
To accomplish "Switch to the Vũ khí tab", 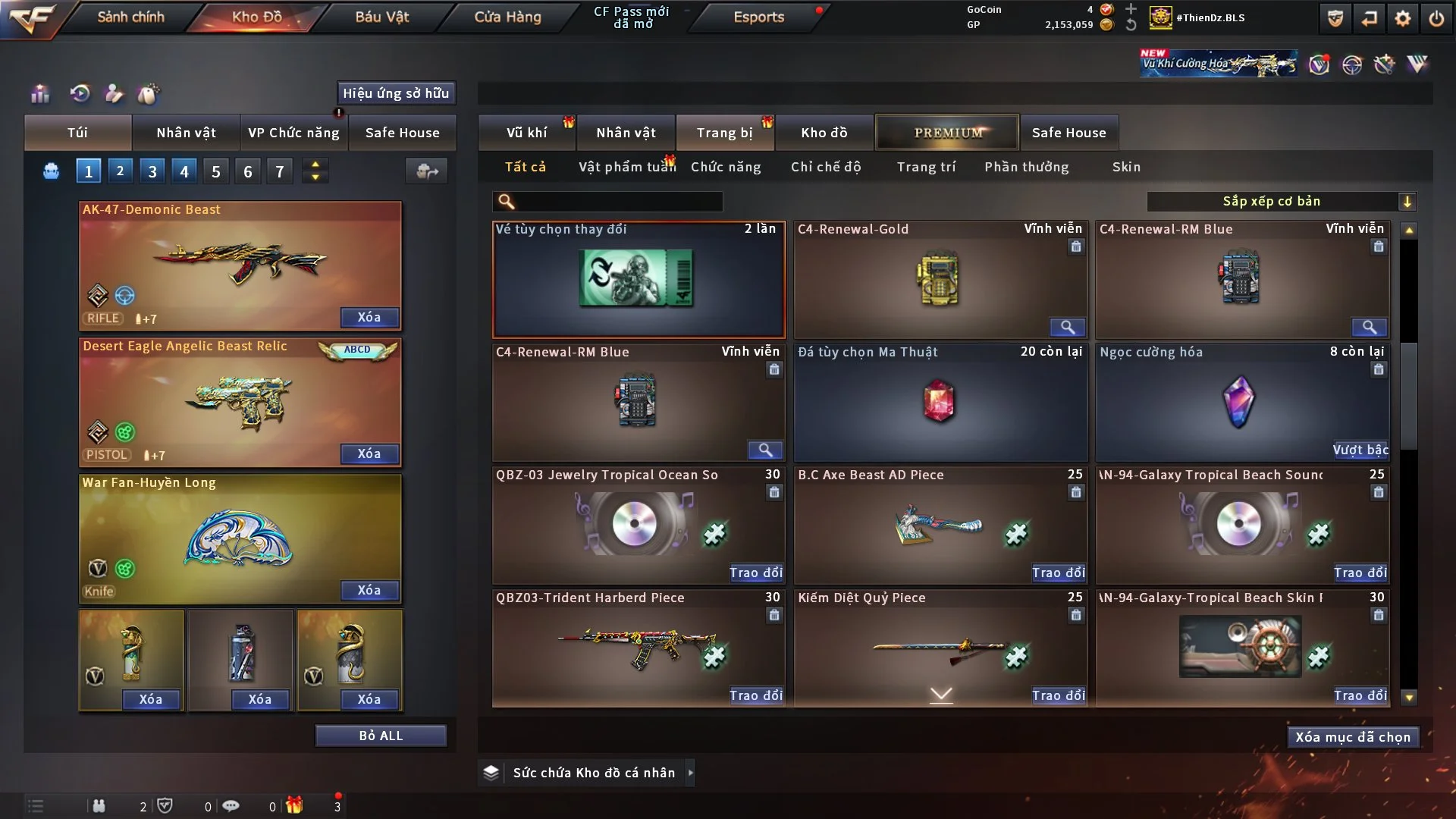I will pyautogui.click(x=526, y=133).
